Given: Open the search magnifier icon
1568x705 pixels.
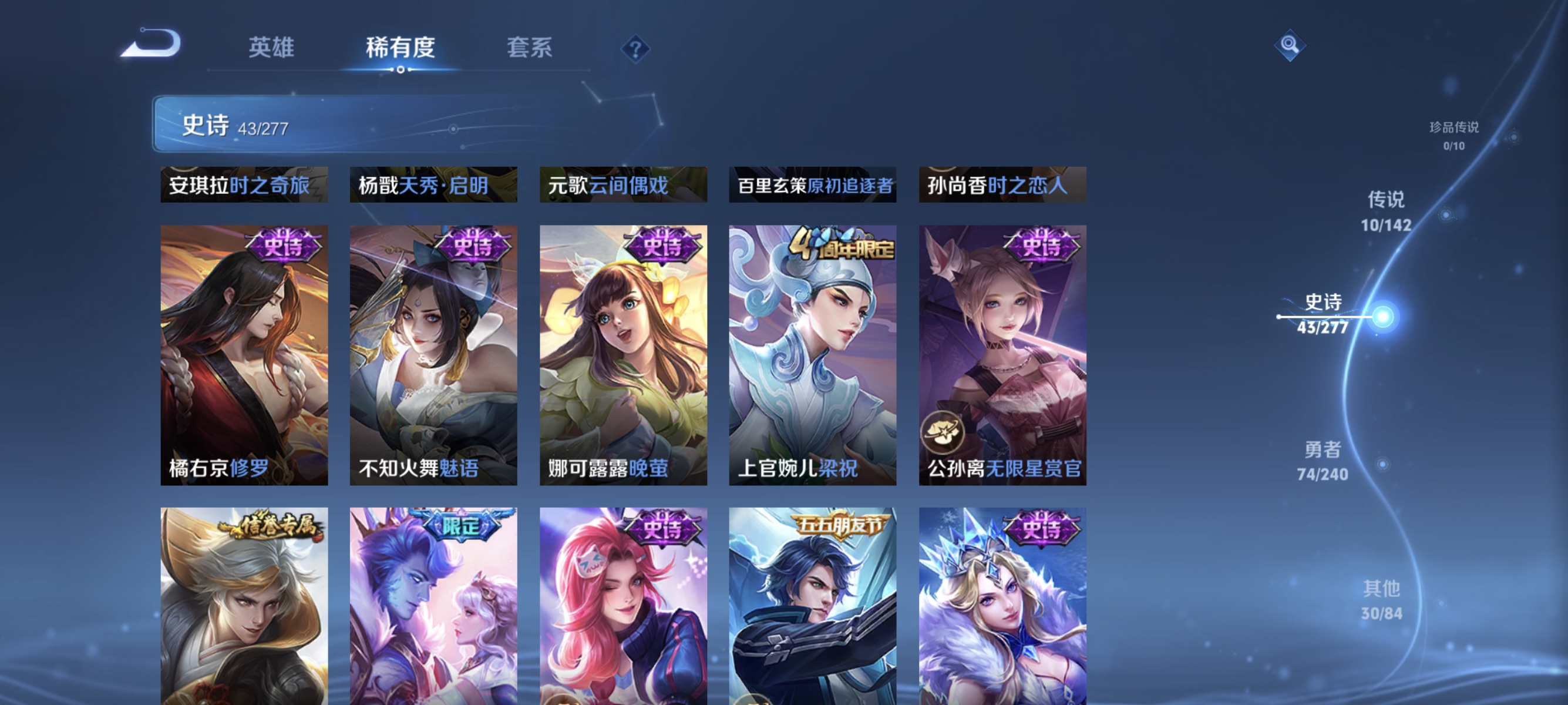Looking at the screenshot, I should point(1290,45).
